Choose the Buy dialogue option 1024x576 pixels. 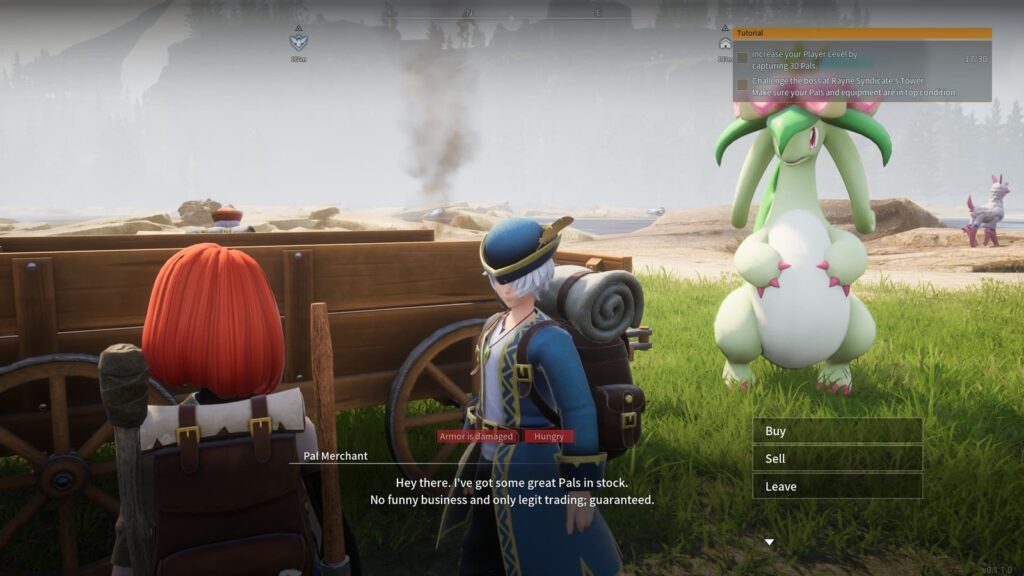coord(836,431)
